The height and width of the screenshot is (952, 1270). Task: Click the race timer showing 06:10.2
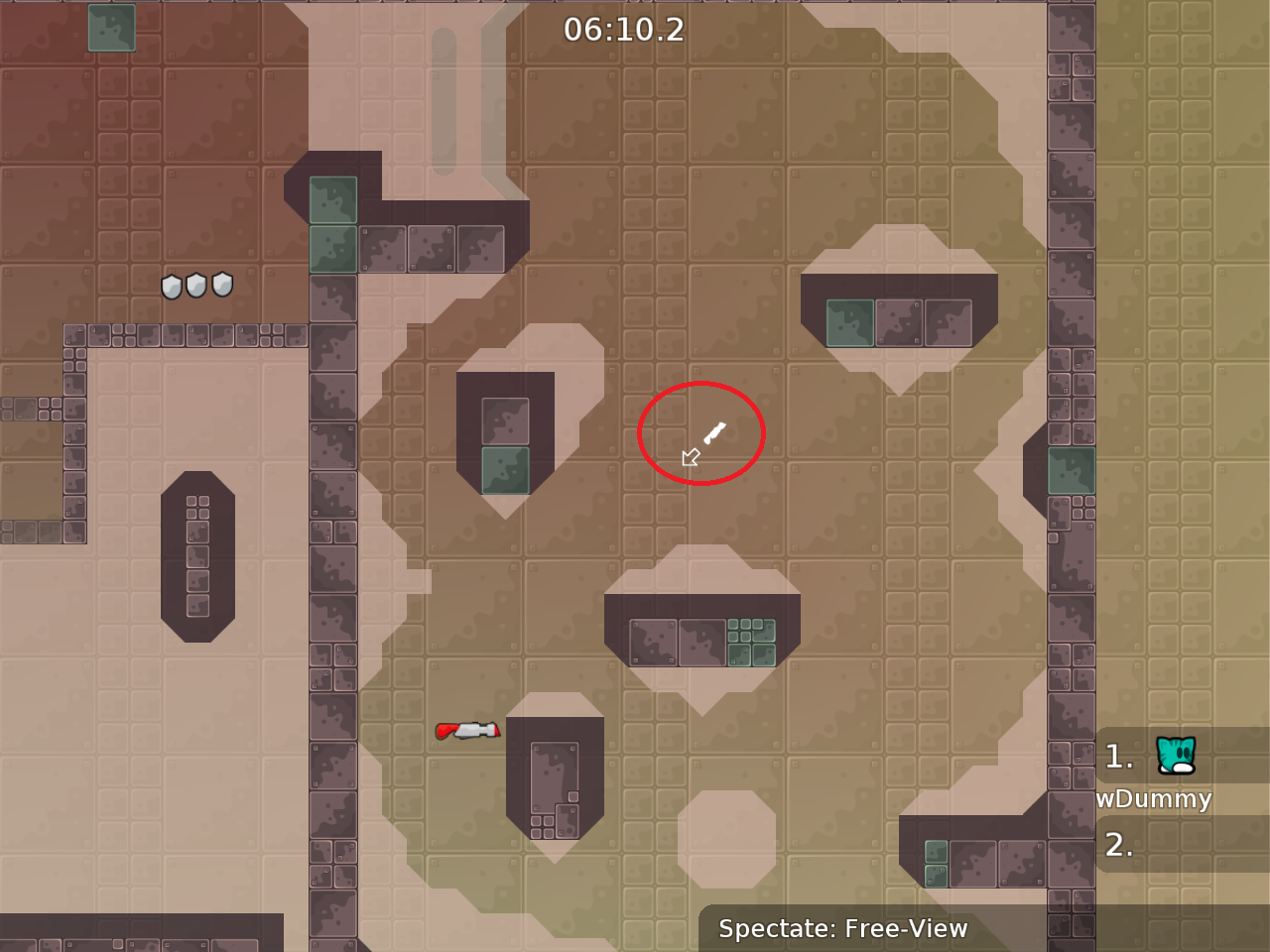(624, 30)
